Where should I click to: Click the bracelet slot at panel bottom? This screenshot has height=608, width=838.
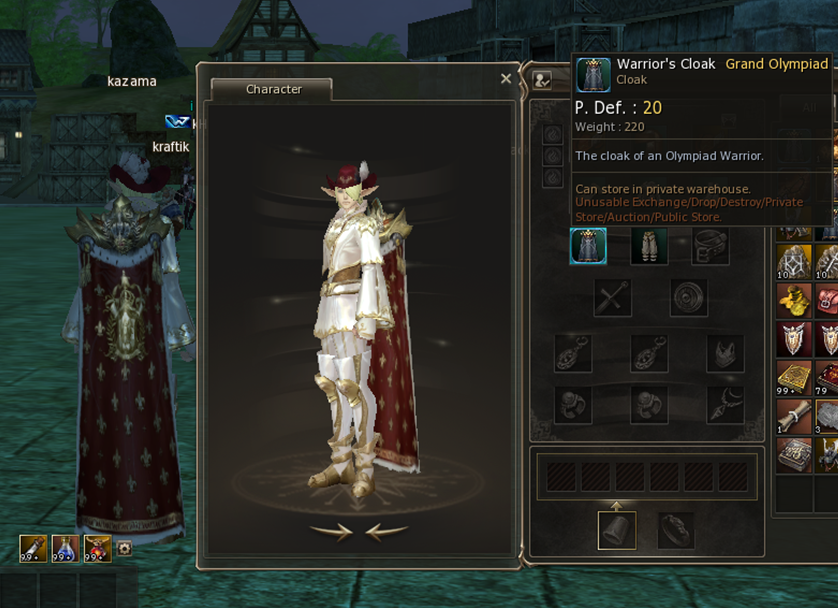click(676, 530)
